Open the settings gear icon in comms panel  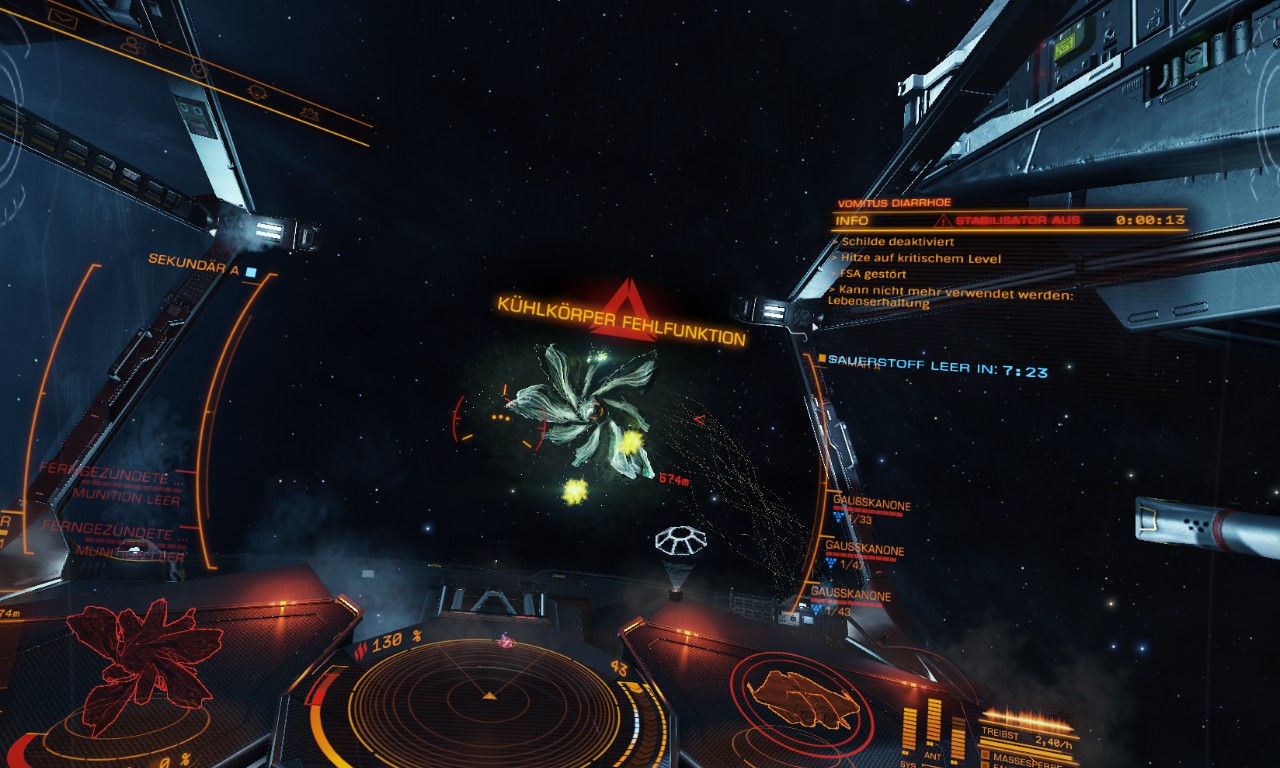[309, 114]
